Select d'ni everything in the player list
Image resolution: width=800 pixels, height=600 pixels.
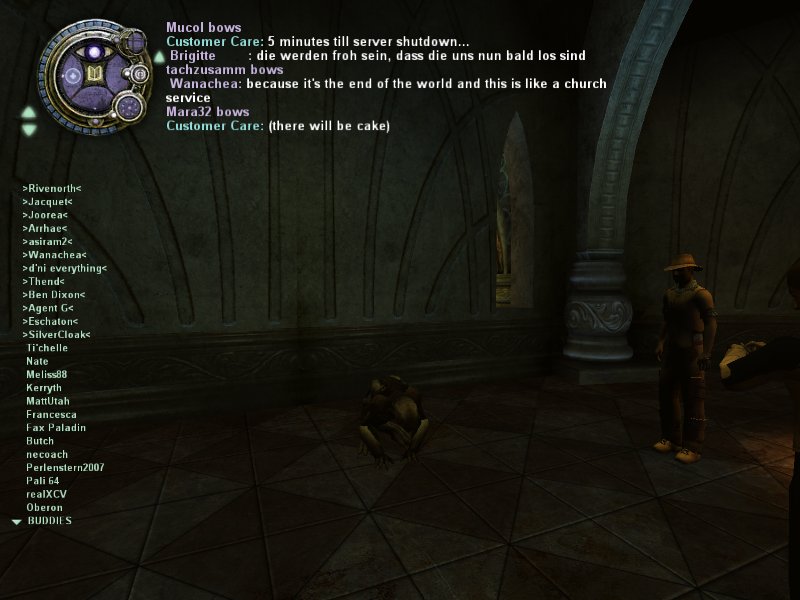[64, 268]
